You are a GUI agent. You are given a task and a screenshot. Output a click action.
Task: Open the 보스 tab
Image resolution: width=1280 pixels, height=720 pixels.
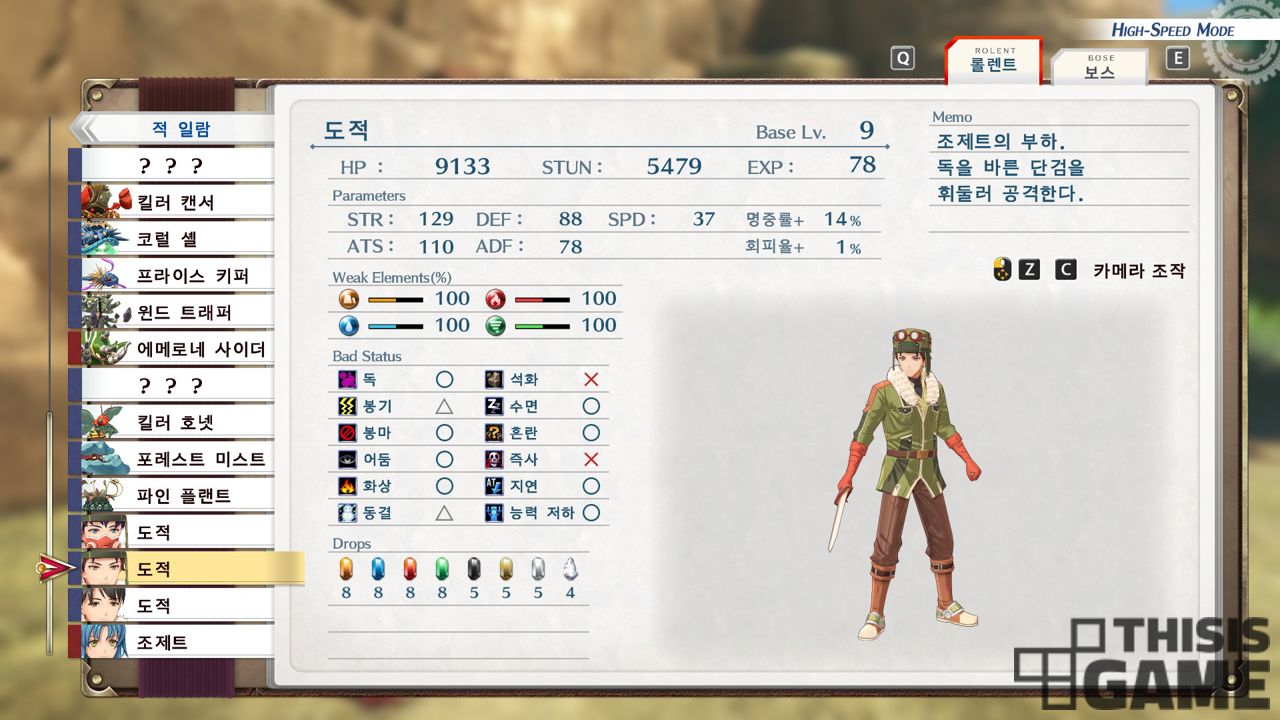point(1099,68)
